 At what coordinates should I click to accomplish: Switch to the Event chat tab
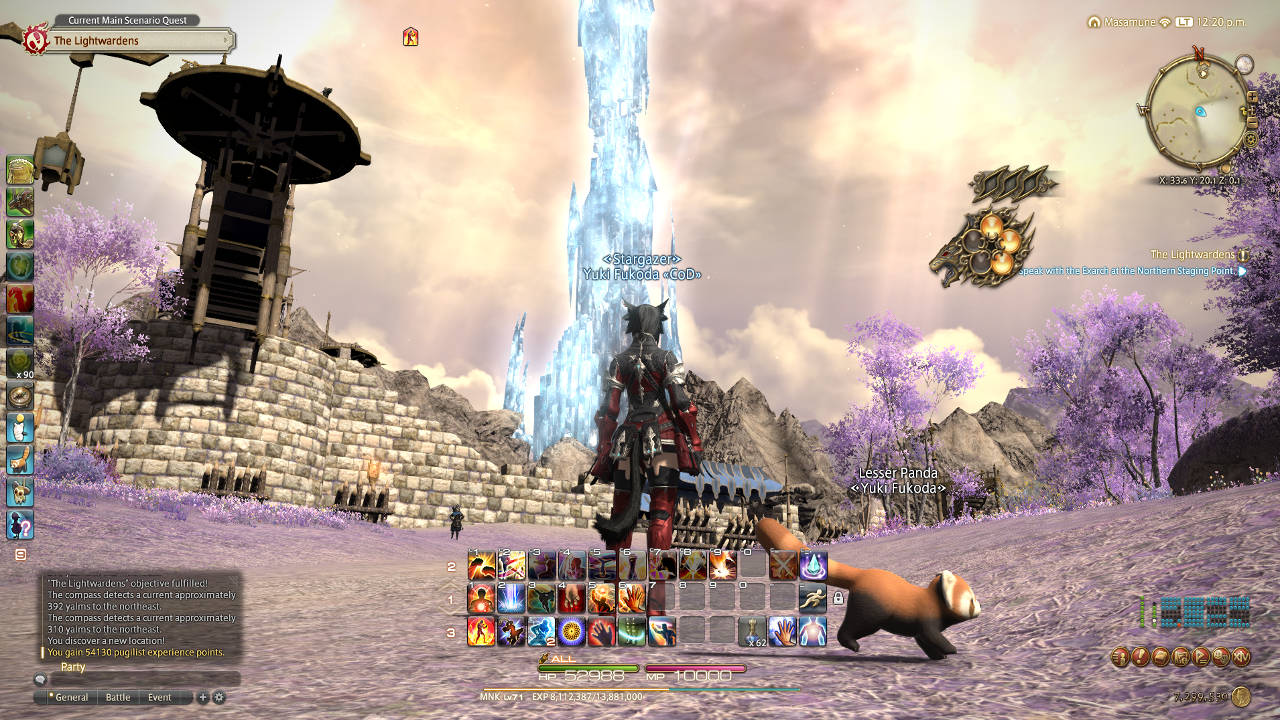click(x=160, y=697)
